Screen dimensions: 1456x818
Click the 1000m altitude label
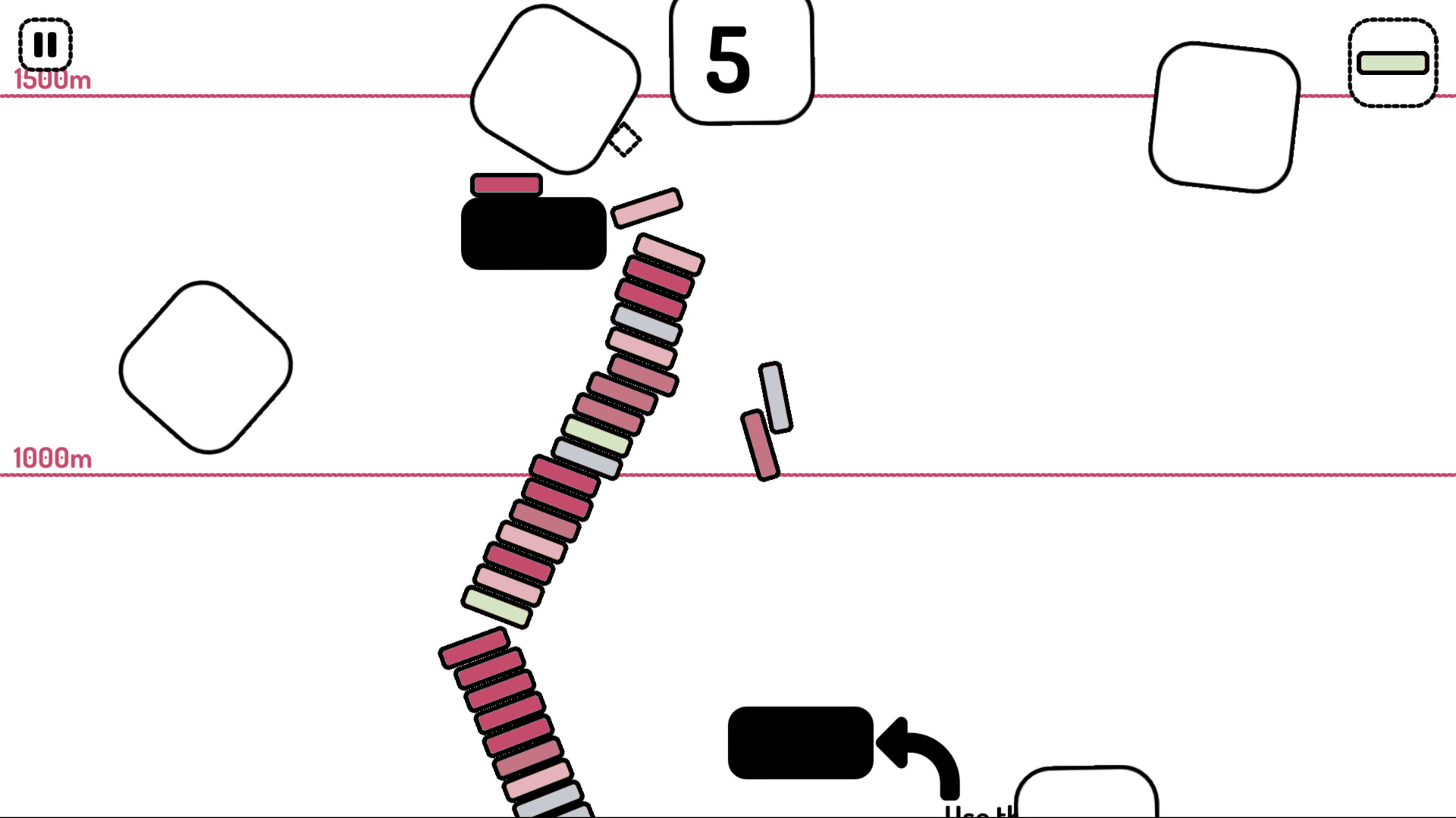click(52, 458)
